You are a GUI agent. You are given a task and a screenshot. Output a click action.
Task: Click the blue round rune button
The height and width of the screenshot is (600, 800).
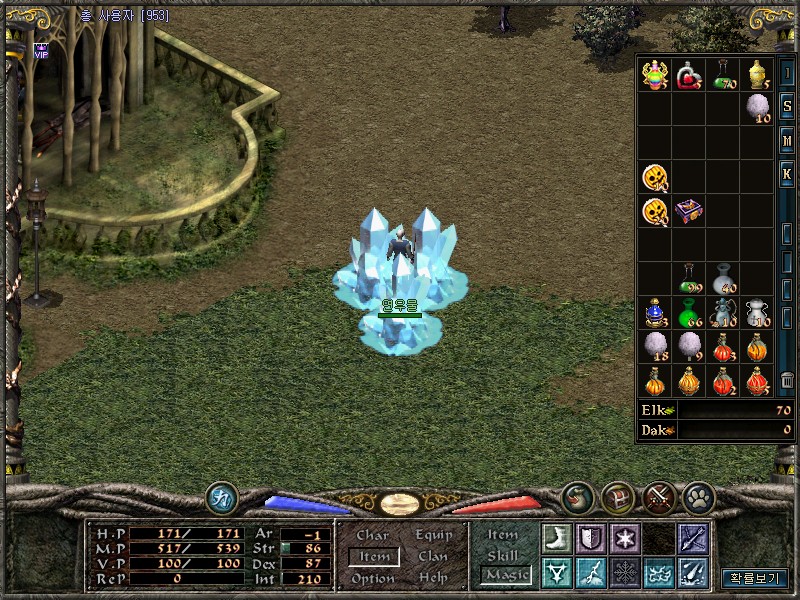point(221,497)
